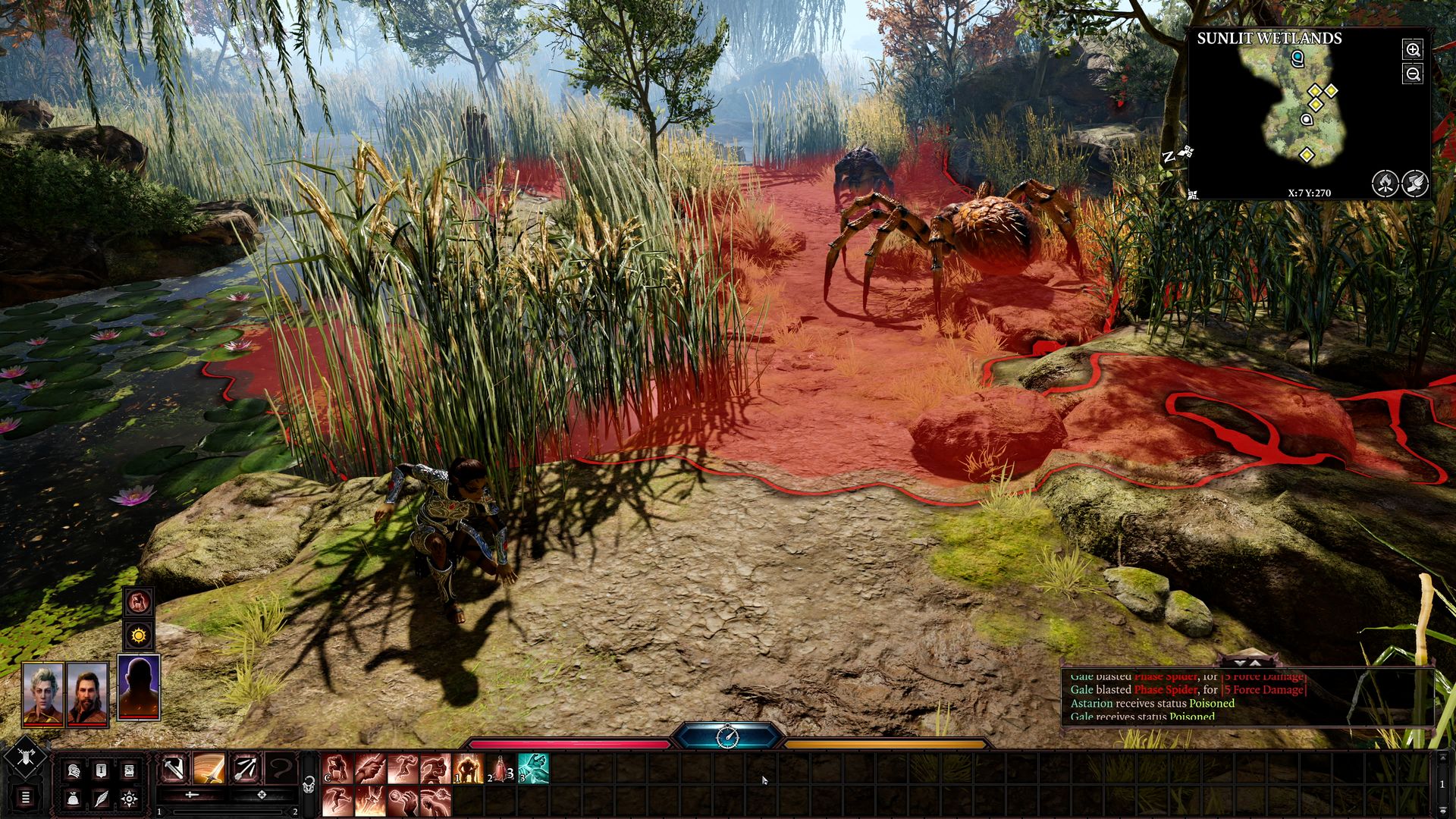
Task: Toggle the hotbar padlock
Action: click(309, 786)
